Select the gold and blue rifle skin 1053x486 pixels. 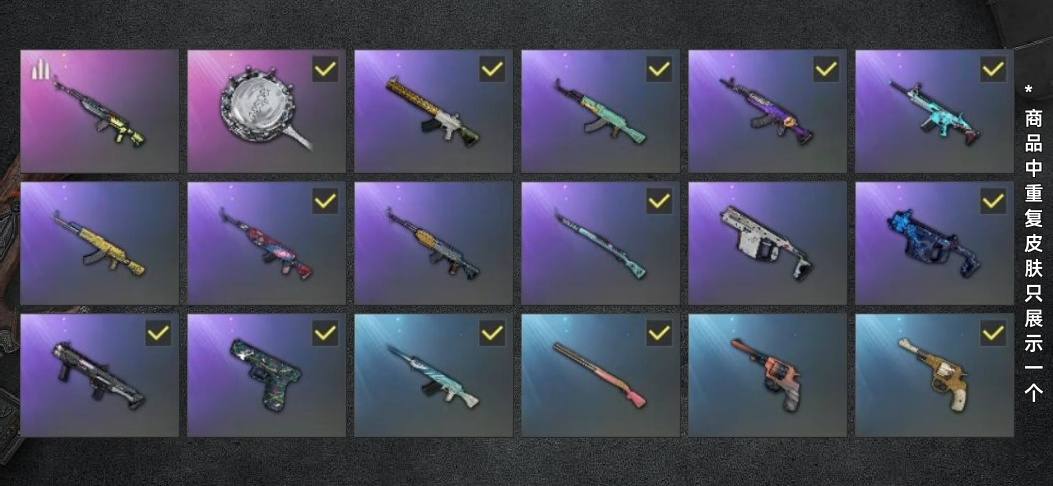(x=433, y=243)
